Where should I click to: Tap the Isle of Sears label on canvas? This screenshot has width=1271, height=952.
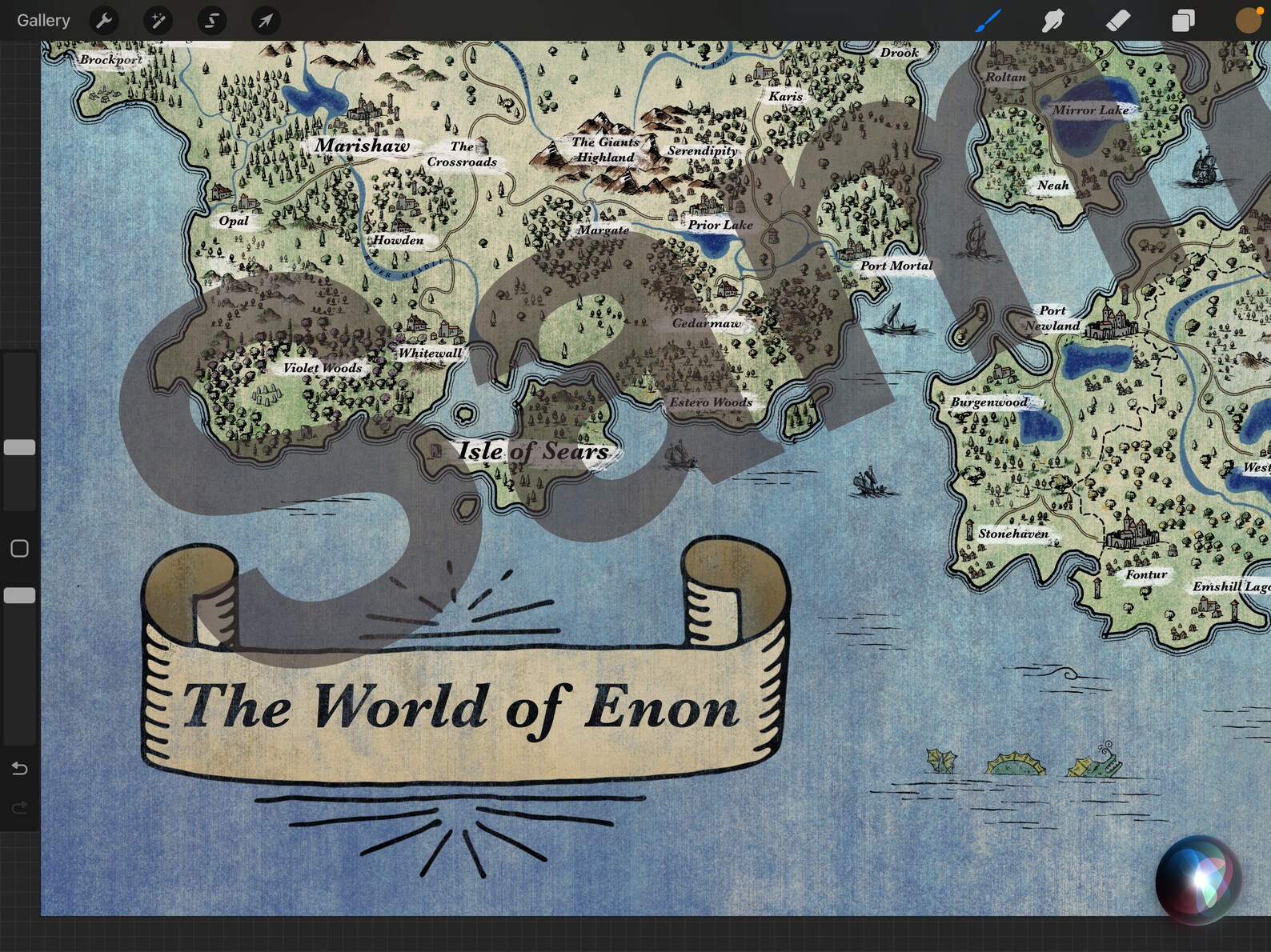coord(533,450)
